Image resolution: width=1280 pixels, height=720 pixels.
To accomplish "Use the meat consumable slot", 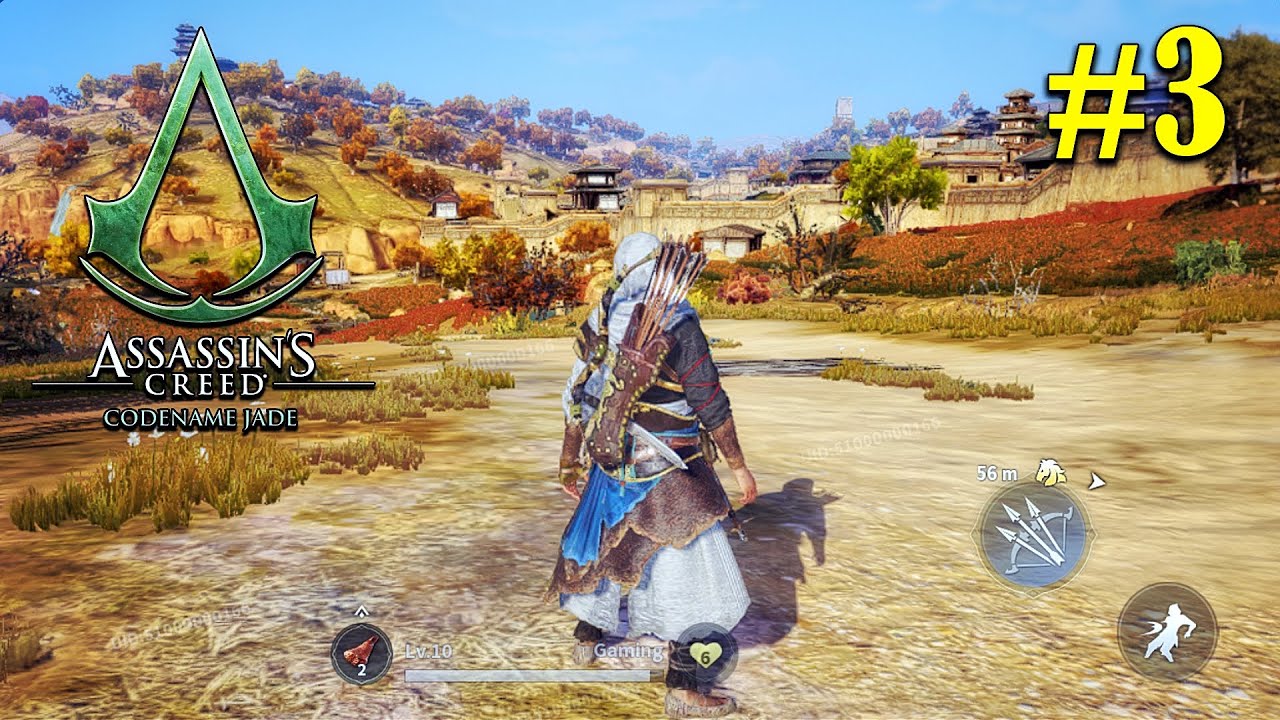I will click(x=361, y=653).
